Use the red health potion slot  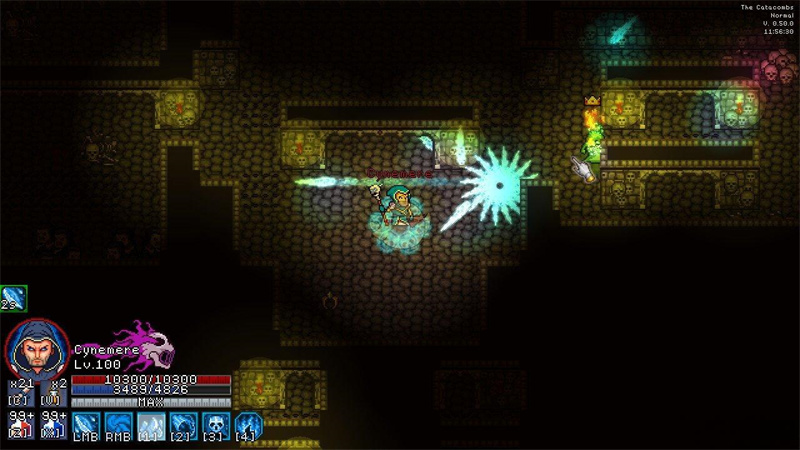pos(21,425)
